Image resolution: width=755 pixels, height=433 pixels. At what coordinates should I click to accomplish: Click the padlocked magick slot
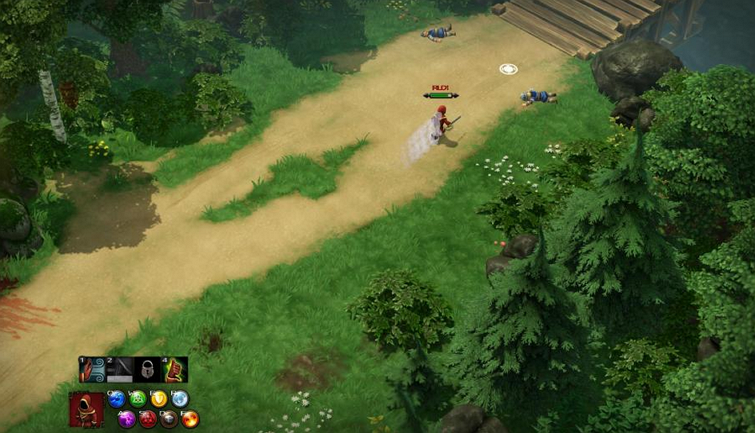(x=147, y=370)
